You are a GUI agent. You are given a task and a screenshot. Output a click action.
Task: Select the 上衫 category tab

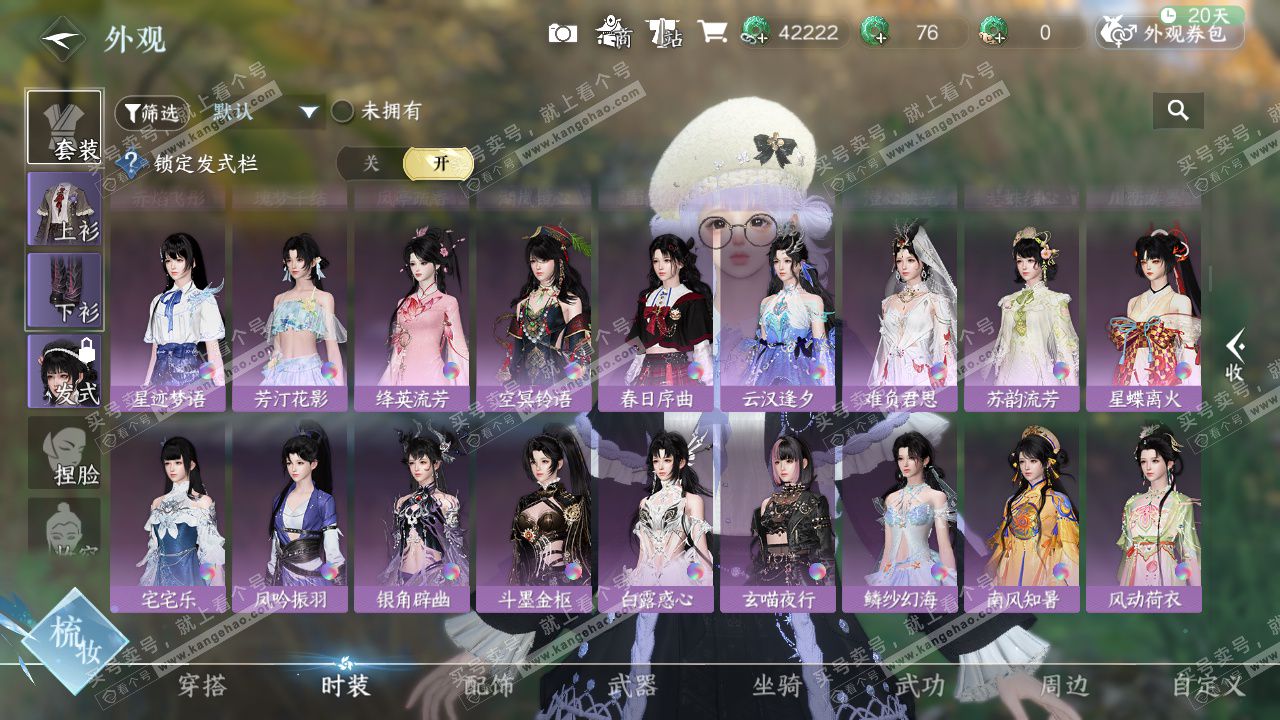64,209
